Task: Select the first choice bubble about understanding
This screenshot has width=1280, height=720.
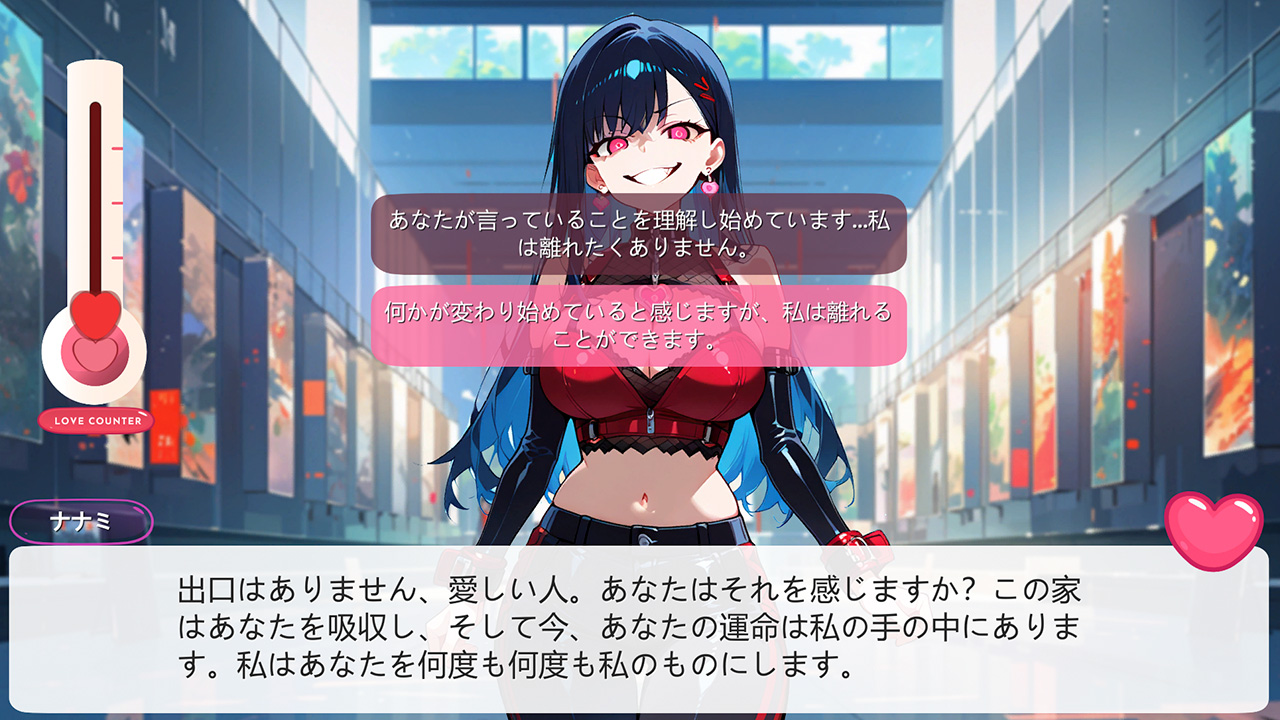Action: pos(640,234)
